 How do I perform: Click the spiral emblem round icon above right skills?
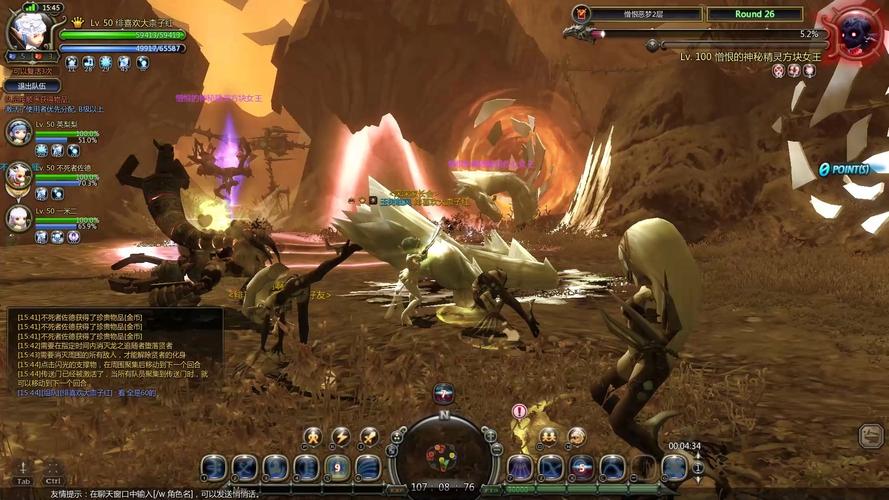(577, 437)
